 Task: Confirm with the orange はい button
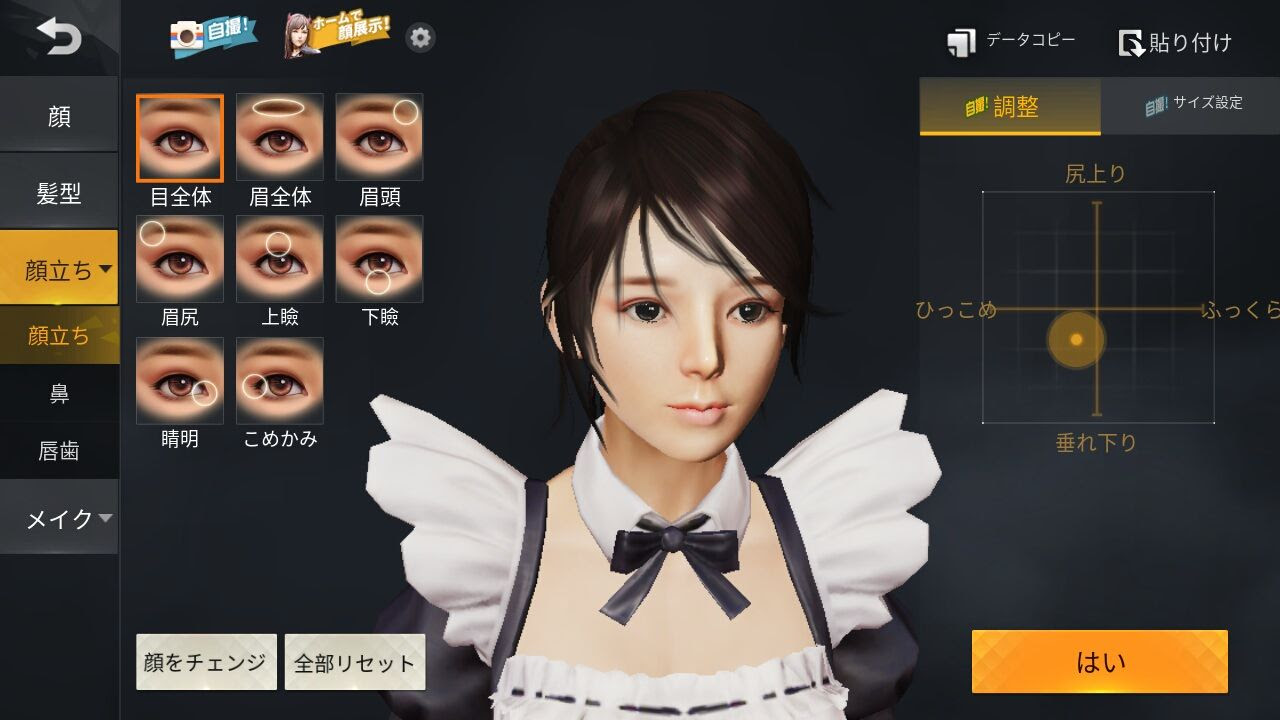1099,661
